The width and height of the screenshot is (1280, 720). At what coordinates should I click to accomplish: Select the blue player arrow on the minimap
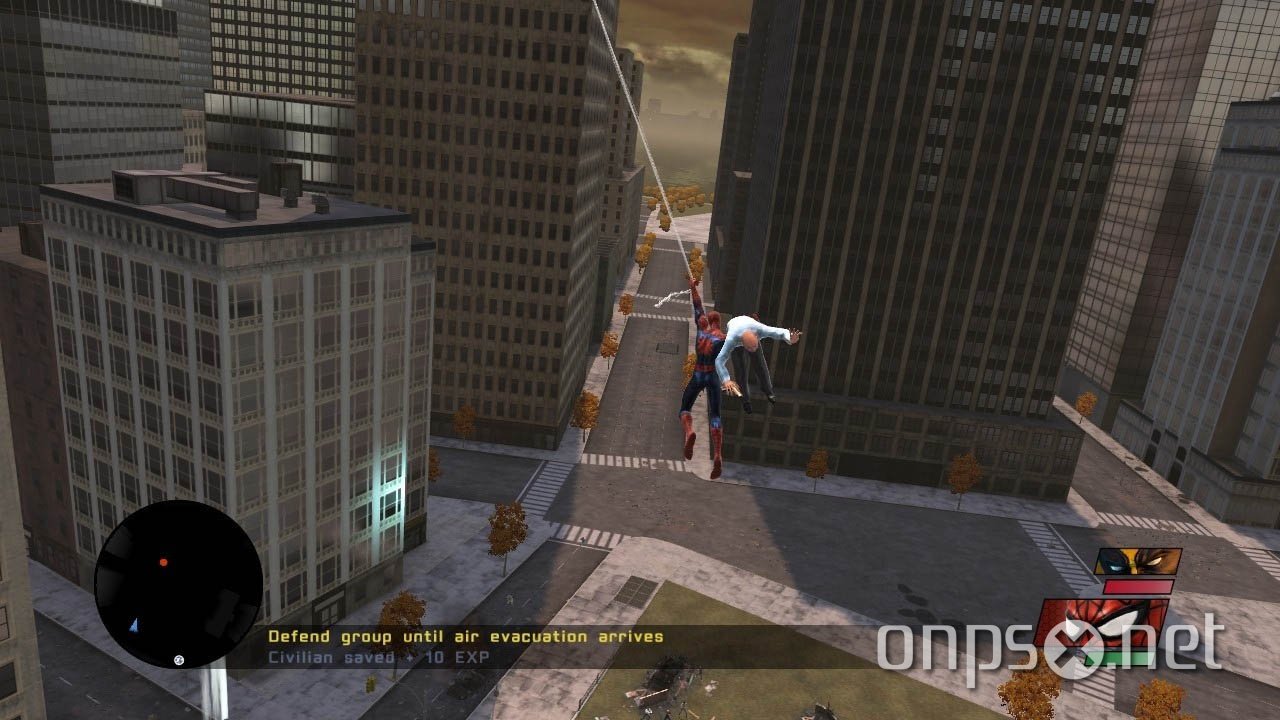coord(134,624)
